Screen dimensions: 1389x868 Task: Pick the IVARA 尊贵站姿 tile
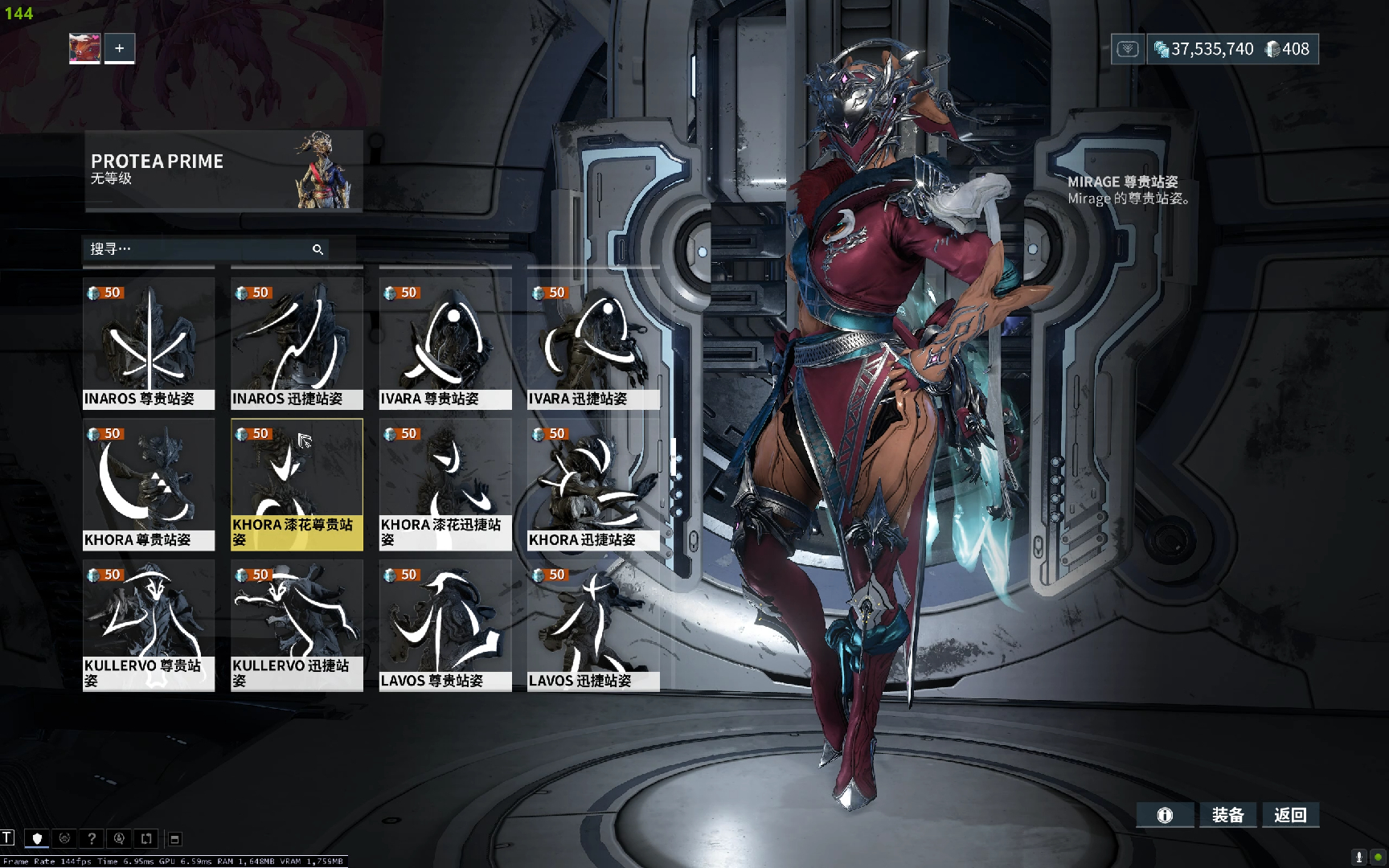pyautogui.click(x=445, y=343)
